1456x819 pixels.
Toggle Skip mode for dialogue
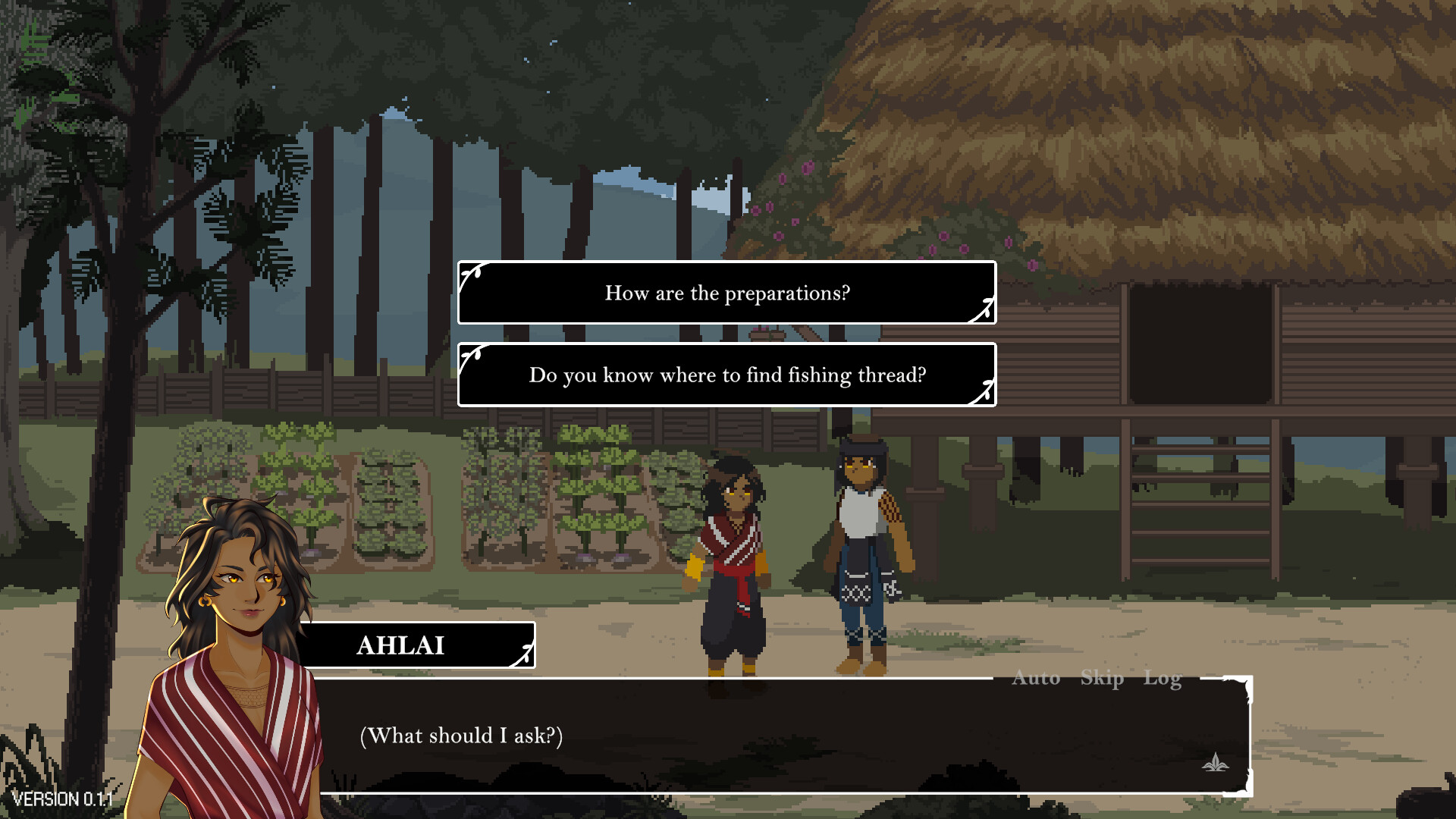(x=1102, y=679)
